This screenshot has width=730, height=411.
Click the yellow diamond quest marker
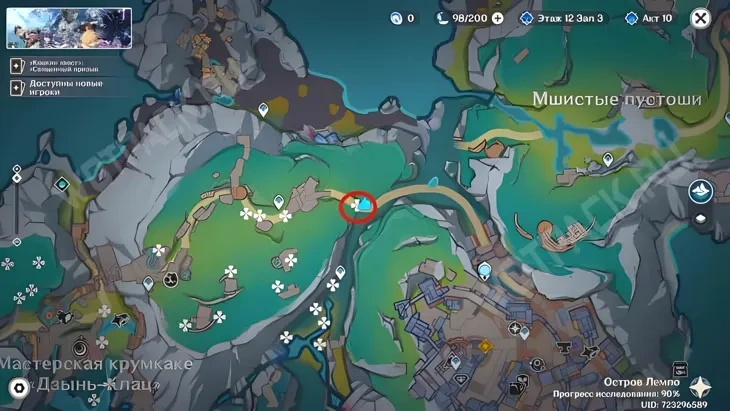[486, 347]
